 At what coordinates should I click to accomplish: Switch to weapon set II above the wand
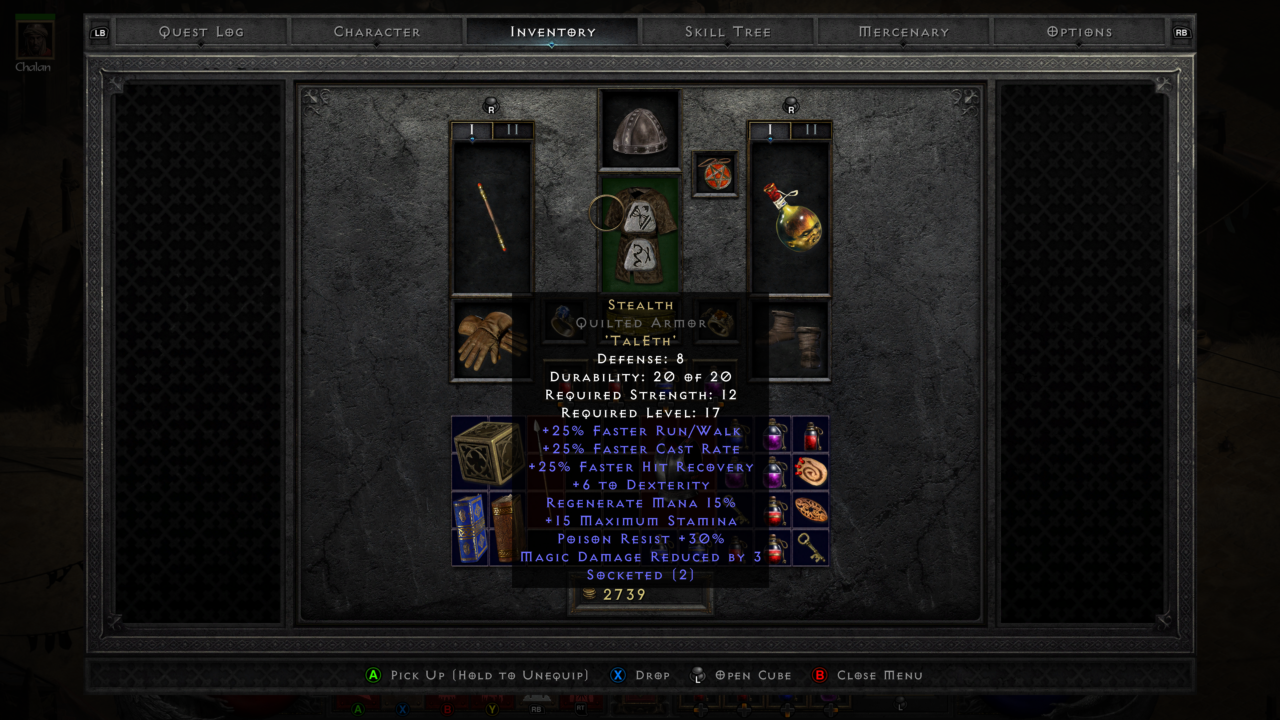click(513, 130)
